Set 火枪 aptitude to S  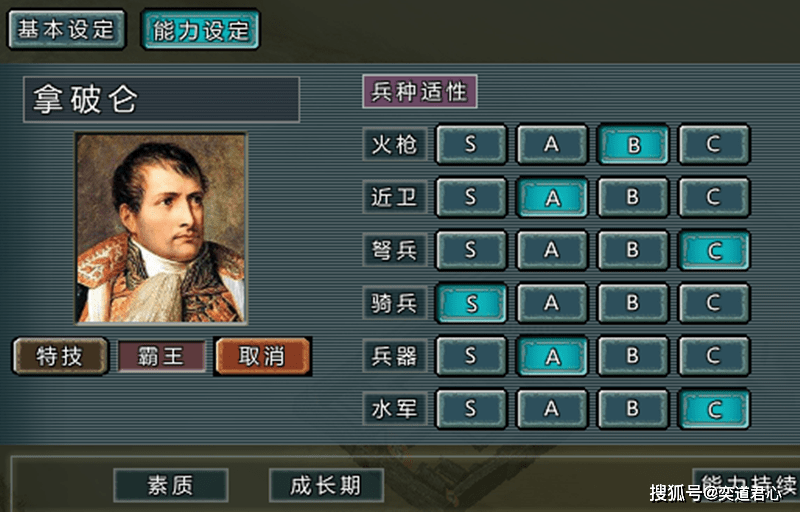(x=470, y=144)
